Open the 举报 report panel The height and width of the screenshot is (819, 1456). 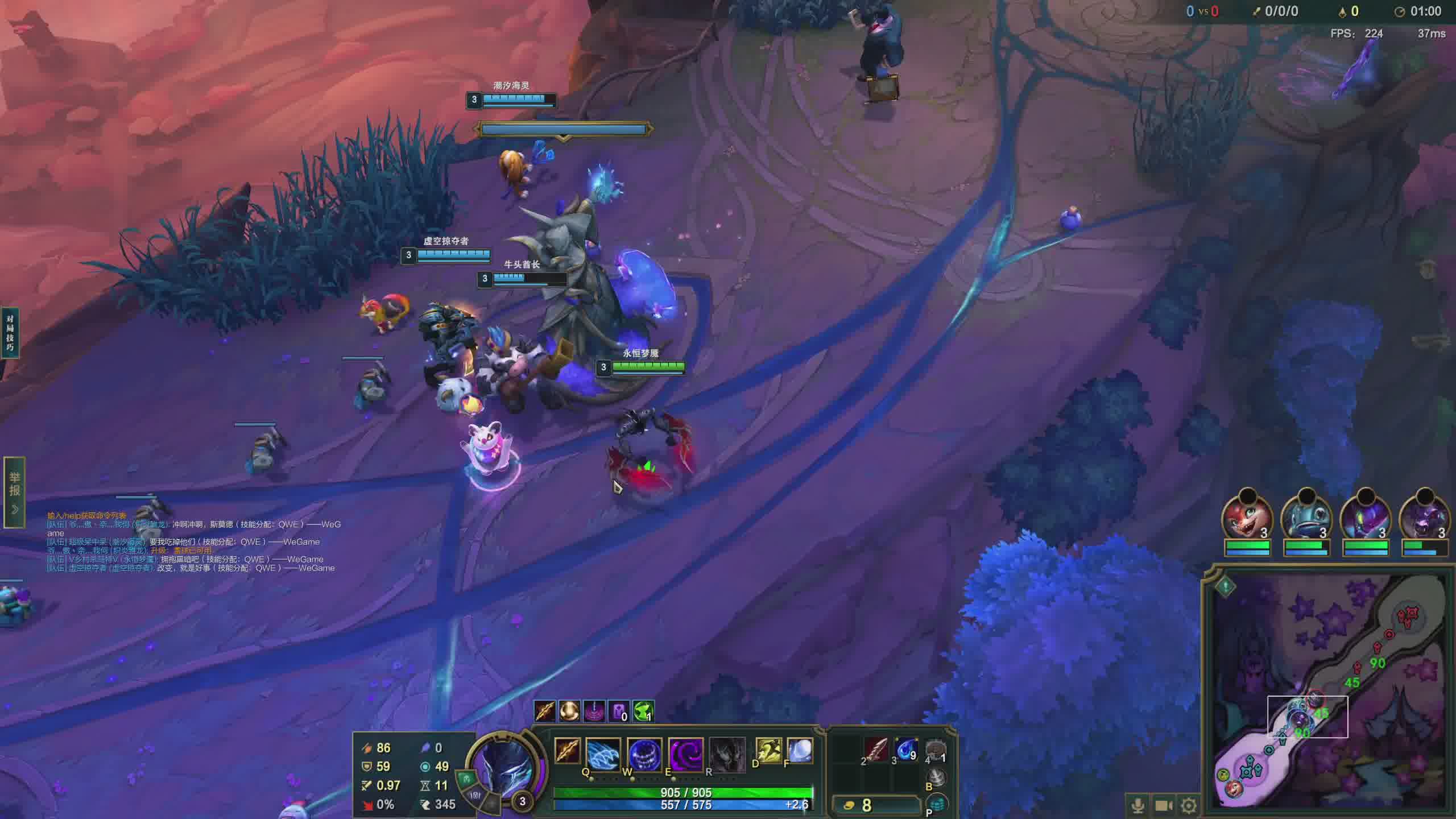[14, 491]
